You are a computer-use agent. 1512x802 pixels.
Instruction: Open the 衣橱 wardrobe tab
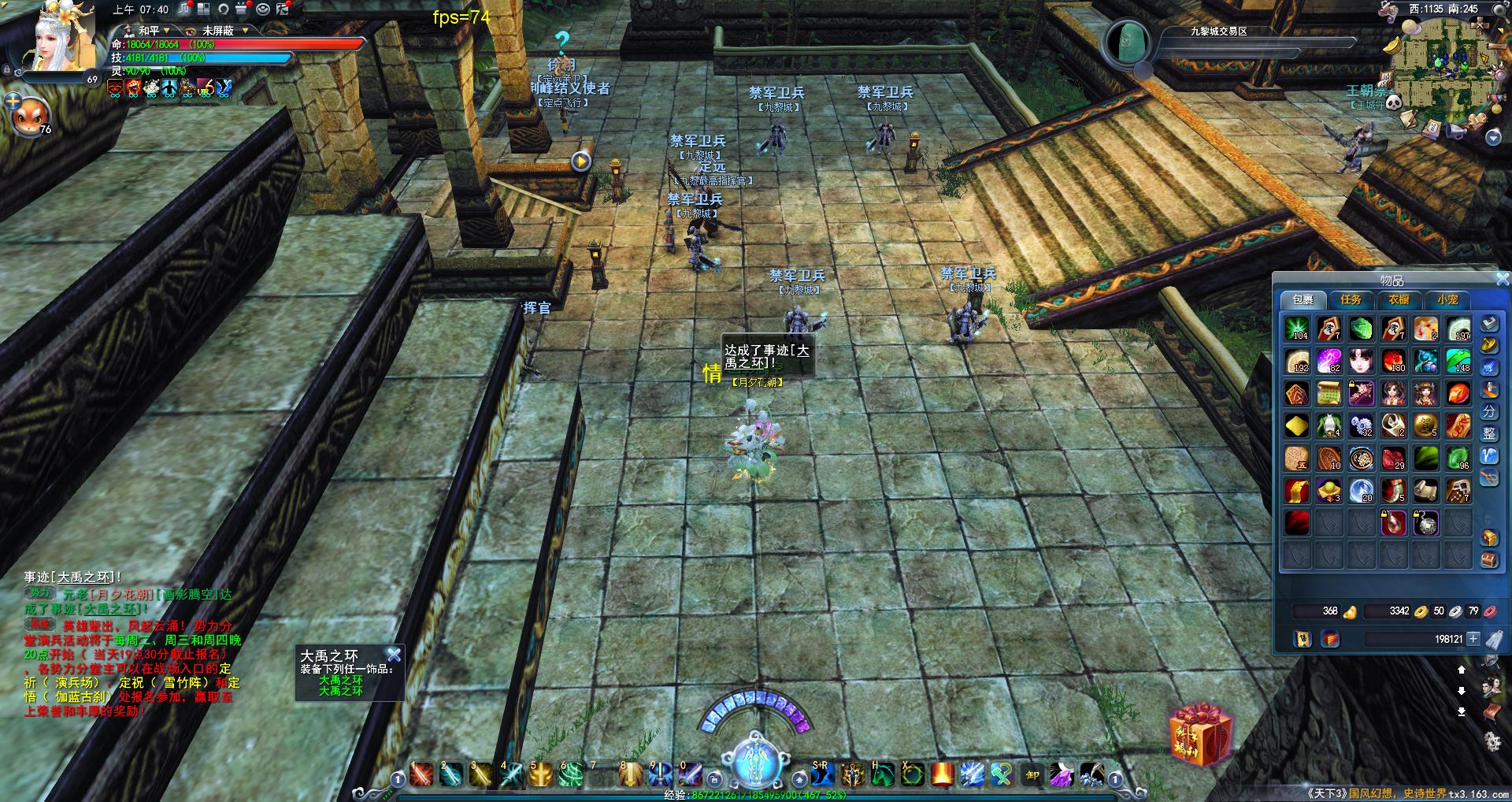tap(1399, 300)
